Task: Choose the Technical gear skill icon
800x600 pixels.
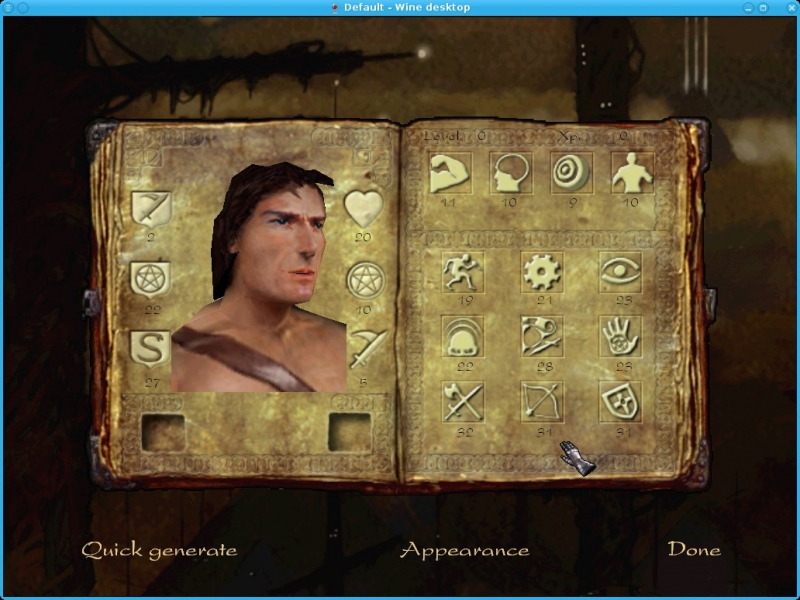Action: (x=542, y=272)
